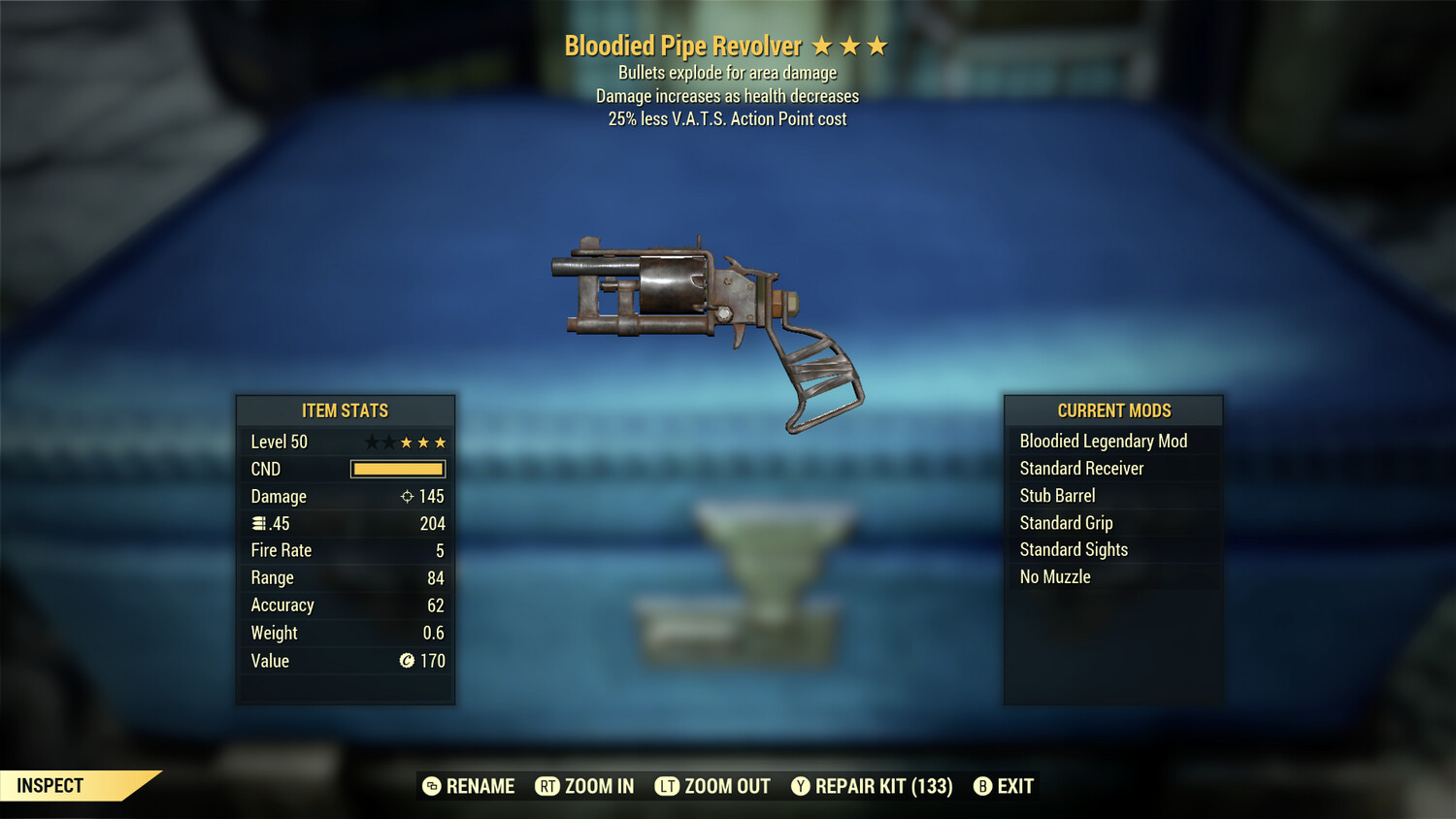Click the ITEM STATS panel header

[x=346, y=410]
